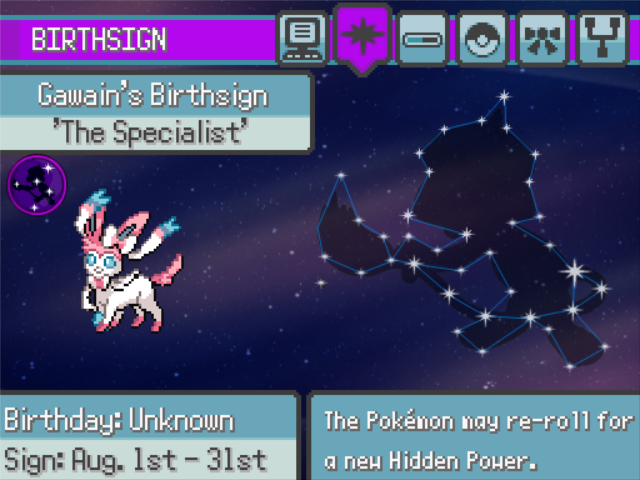Viewport: 640px width, 480px height.
Task: Open the computer monitor summary tab
Action: point(301,38)
